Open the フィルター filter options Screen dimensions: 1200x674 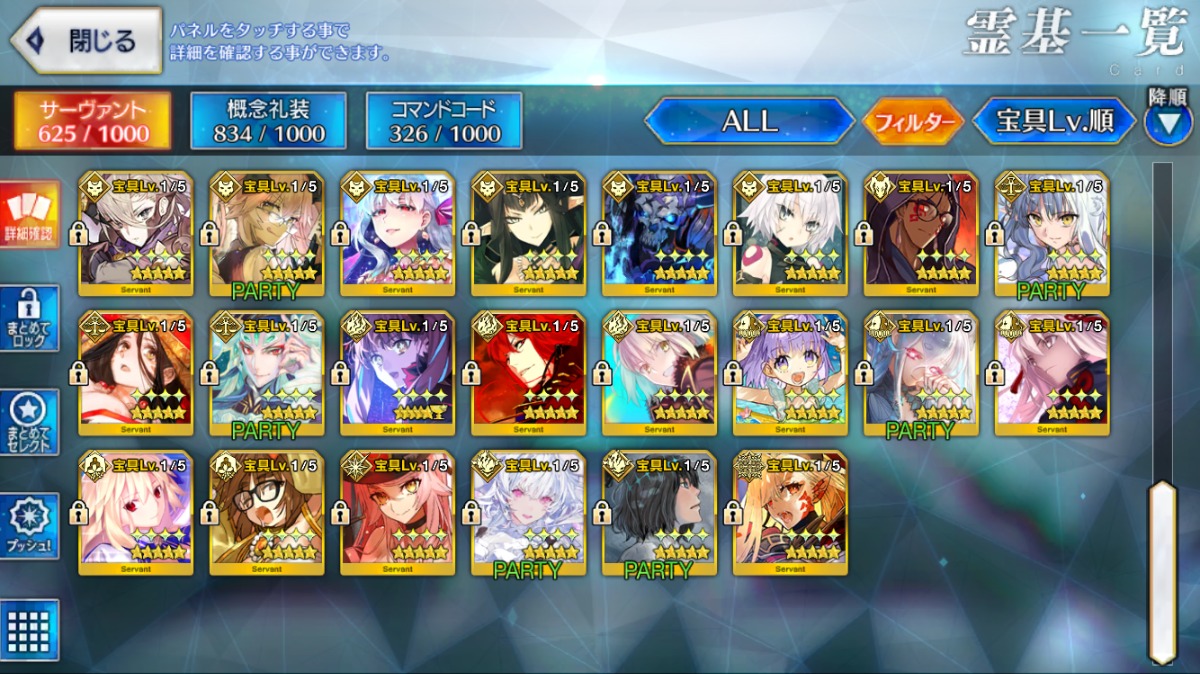click(x=912, y=122)
